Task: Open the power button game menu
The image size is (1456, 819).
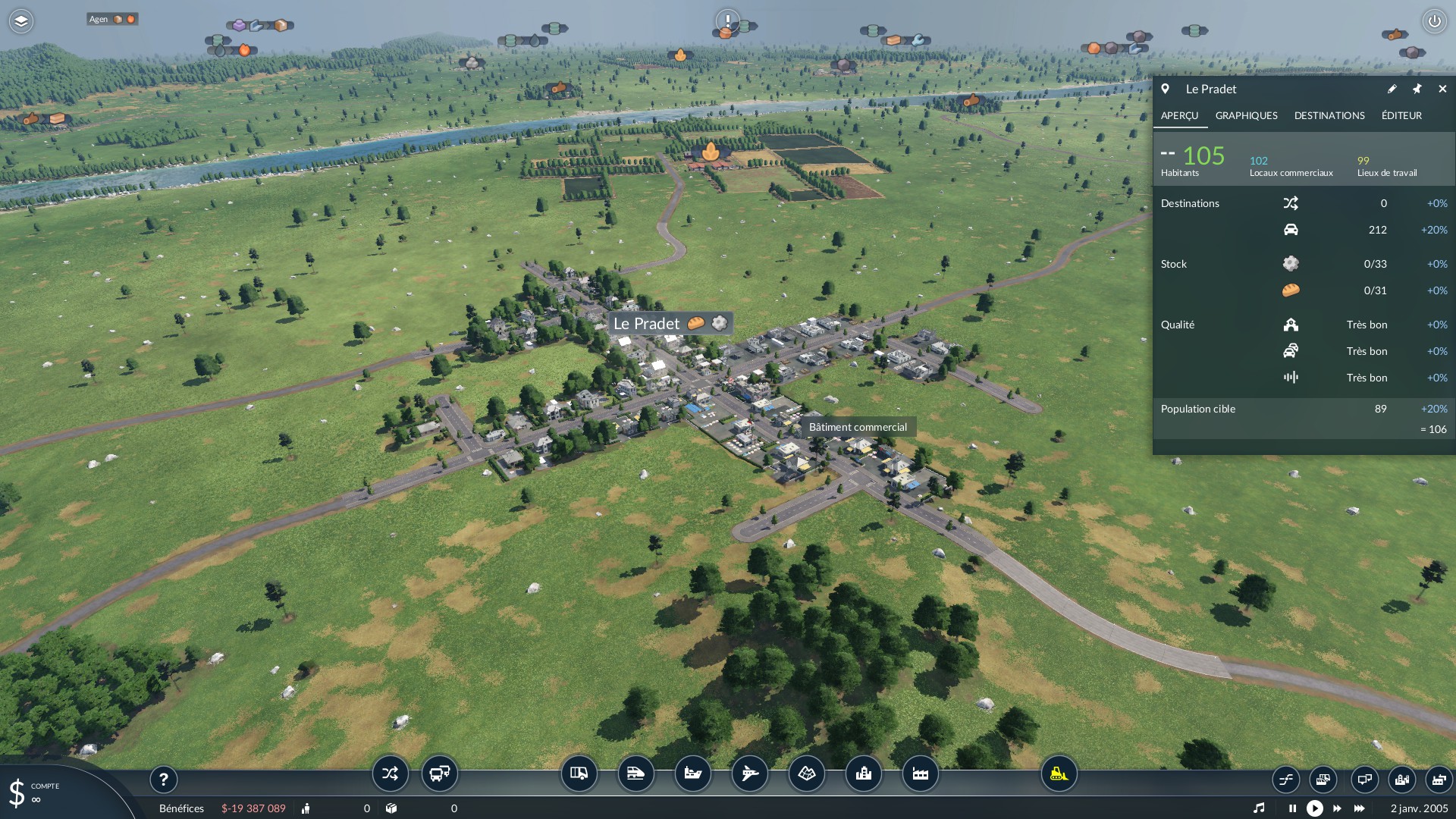Action: pos(1434,21)
